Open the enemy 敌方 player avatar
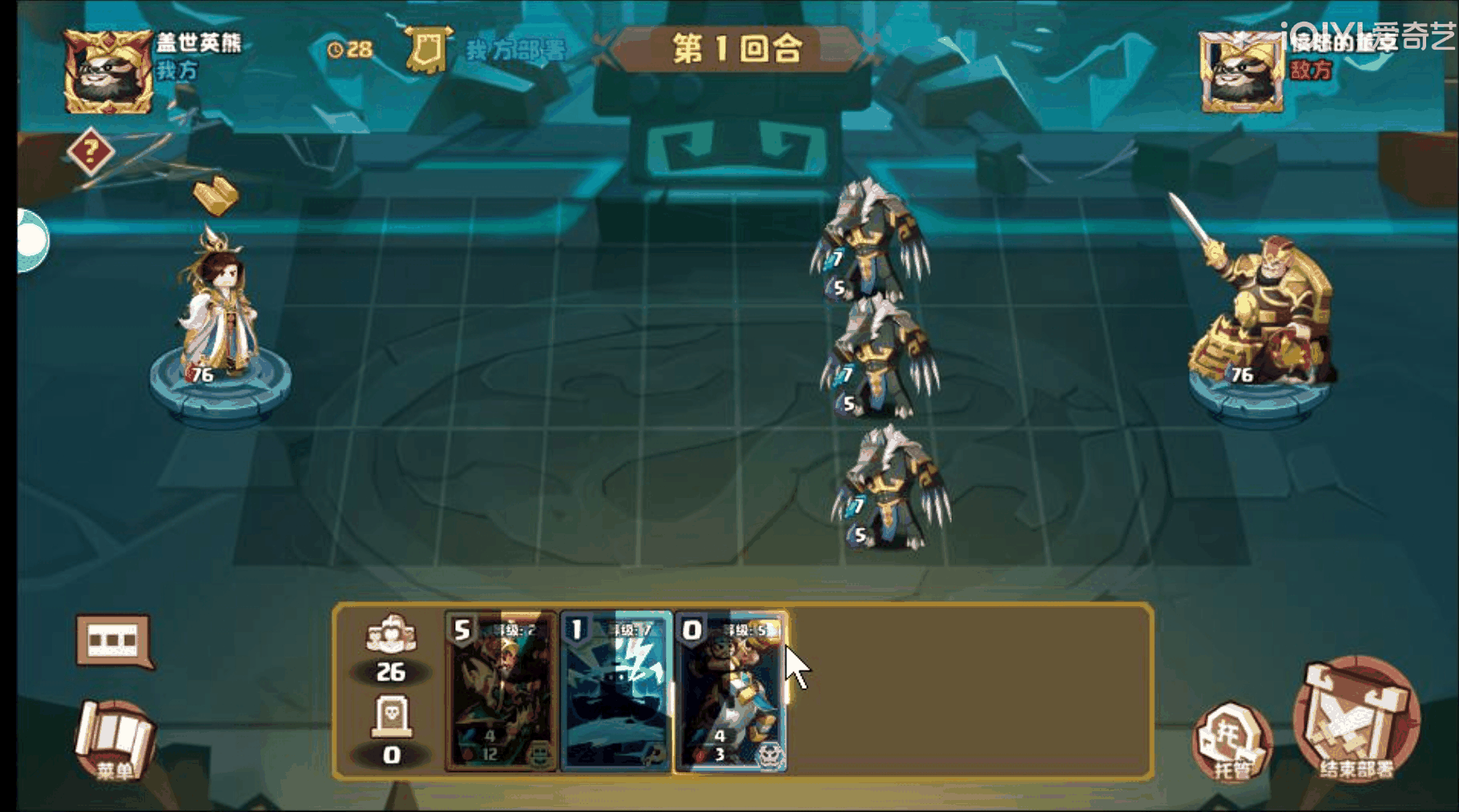 (x=1241, y=70)
